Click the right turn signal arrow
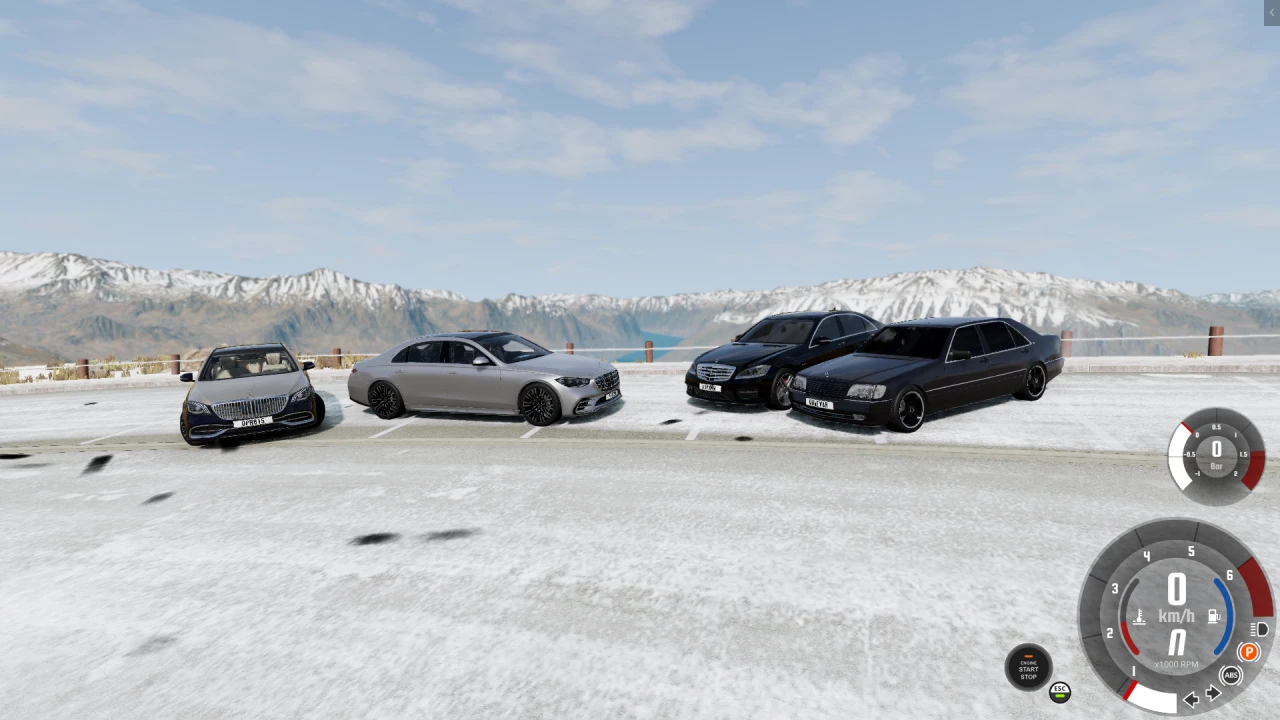The image size is (1280, 720). point(1212,692)
